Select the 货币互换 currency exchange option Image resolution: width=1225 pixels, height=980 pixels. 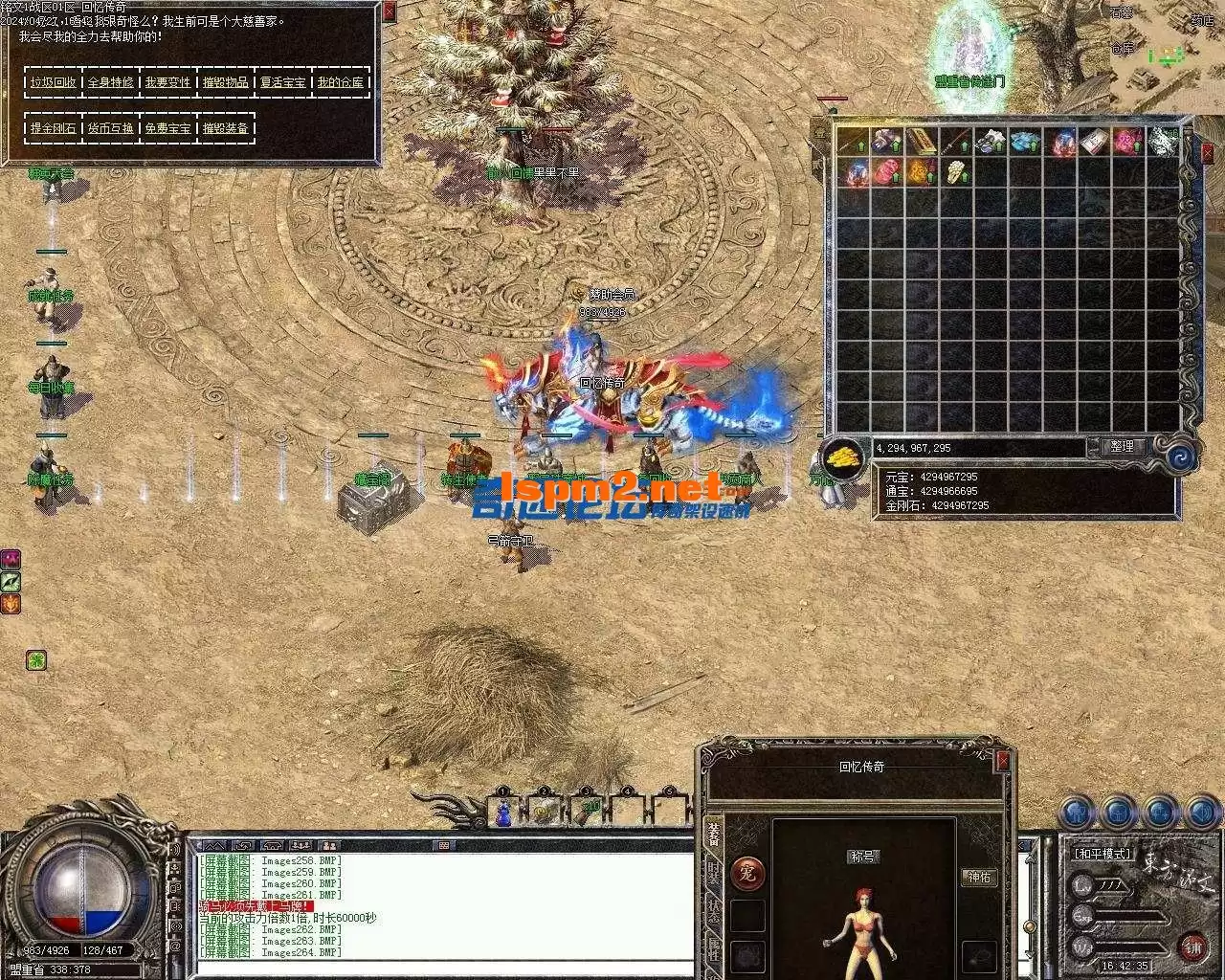pyautogui.click(x=111, y=128)
